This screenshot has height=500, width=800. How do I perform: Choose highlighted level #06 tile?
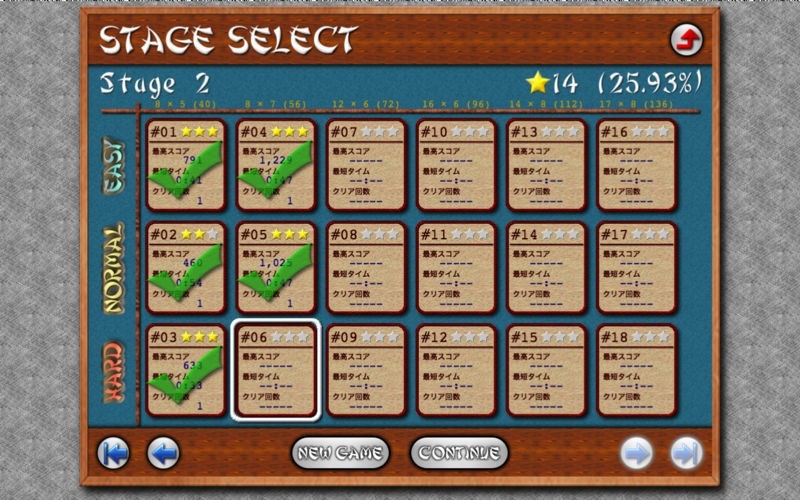[x=275, y=370]
